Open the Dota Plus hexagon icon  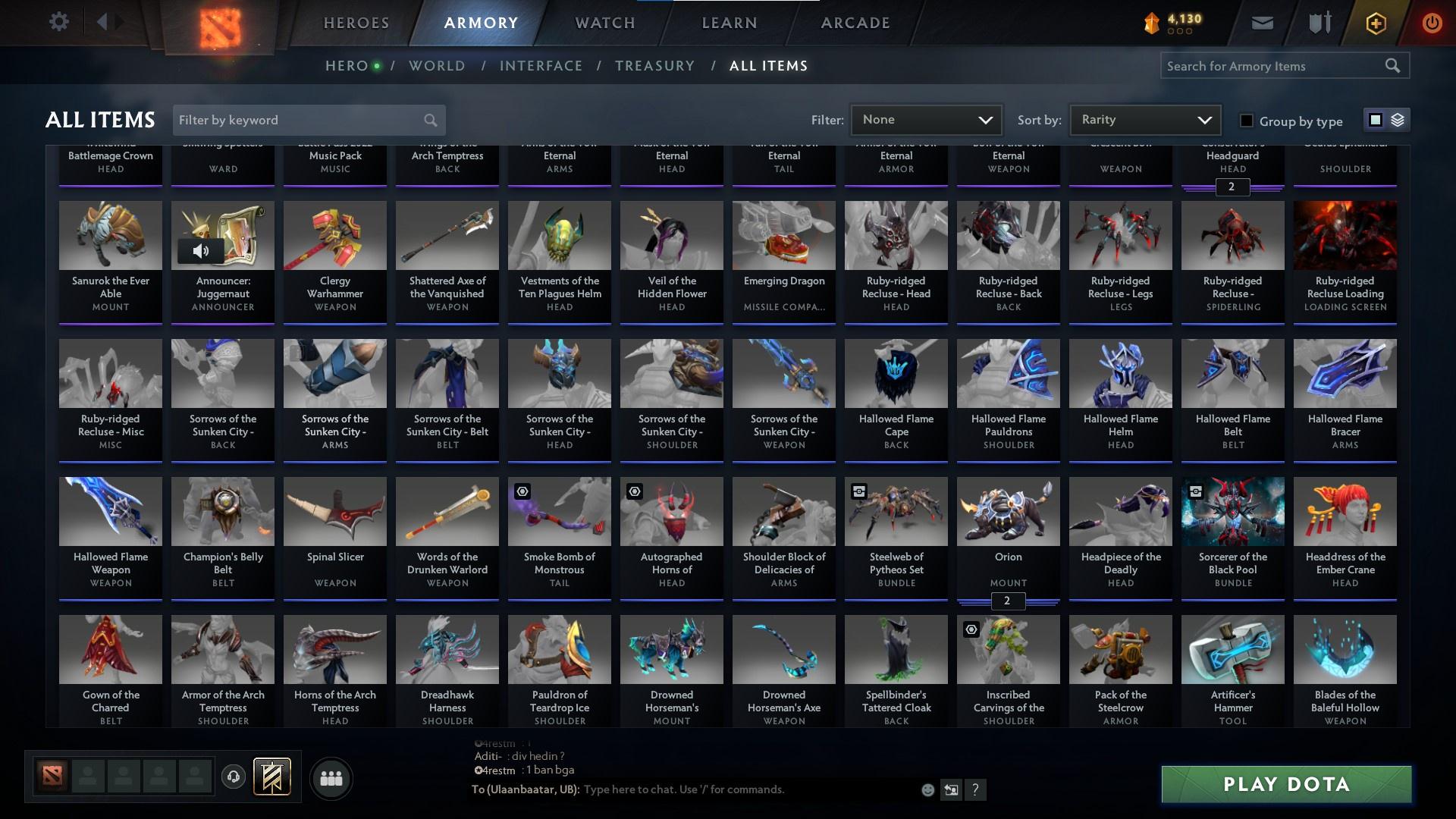click(1375, 22)
